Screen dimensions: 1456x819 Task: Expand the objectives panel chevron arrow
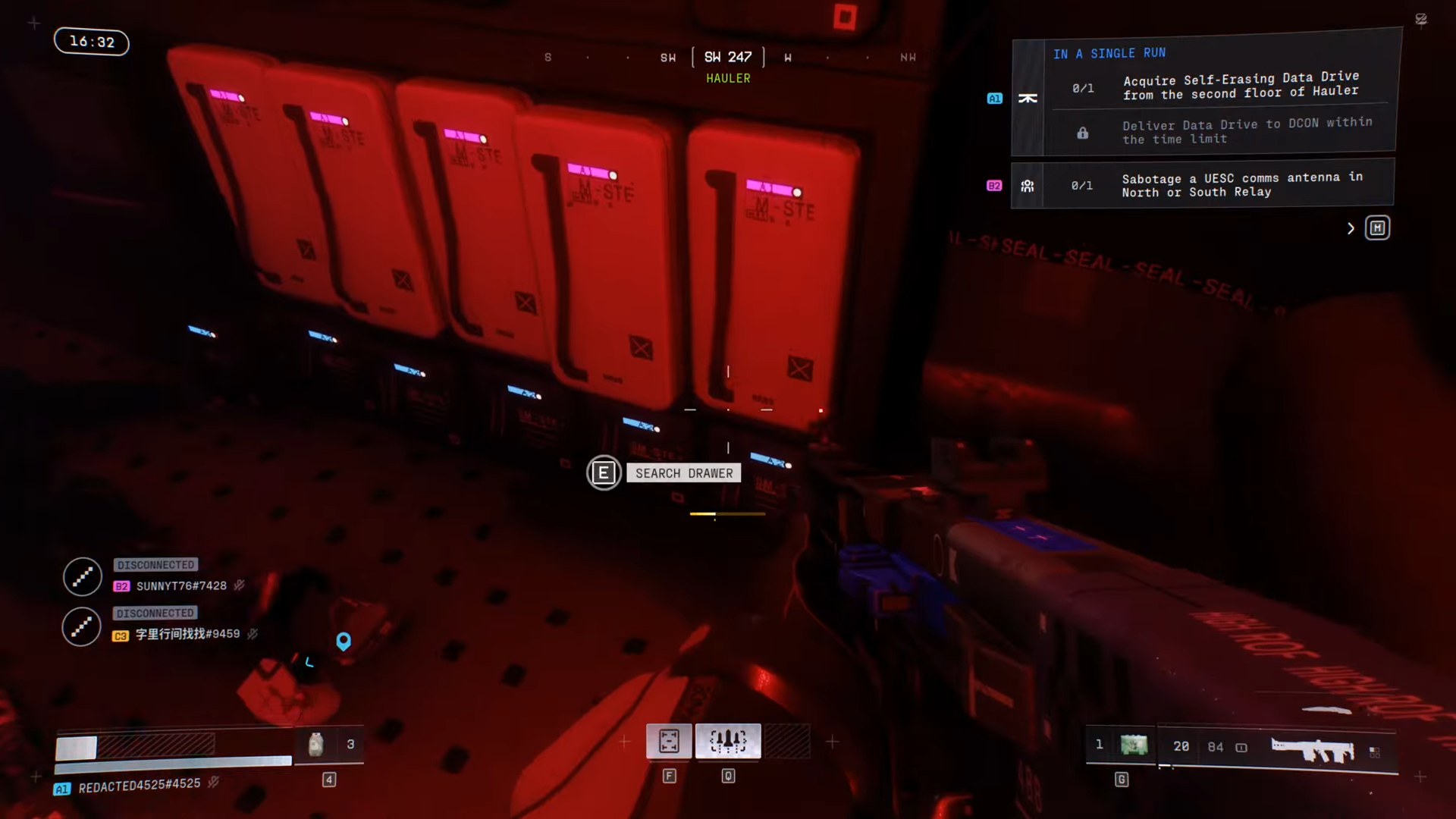coord(1351,228)
